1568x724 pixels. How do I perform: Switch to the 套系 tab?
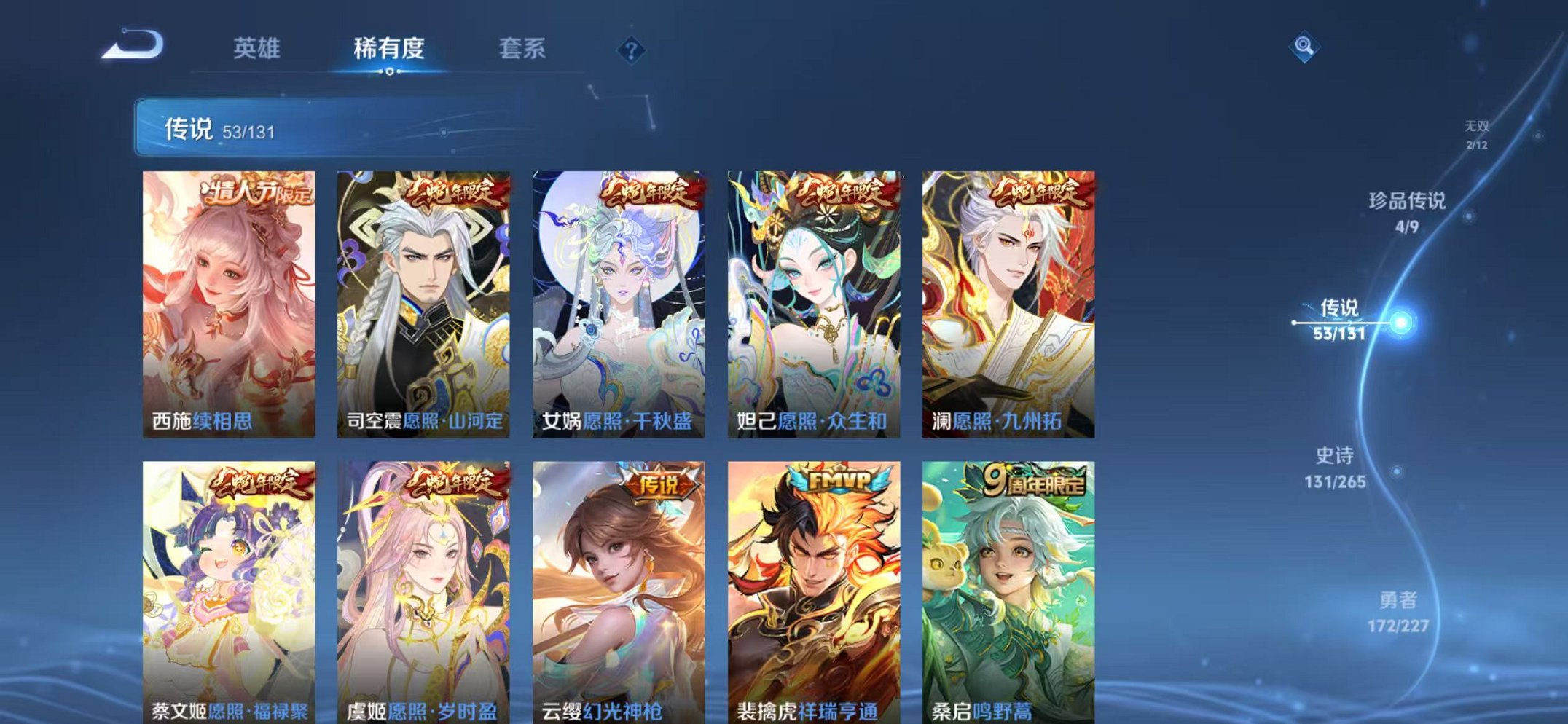pos(522,50)
